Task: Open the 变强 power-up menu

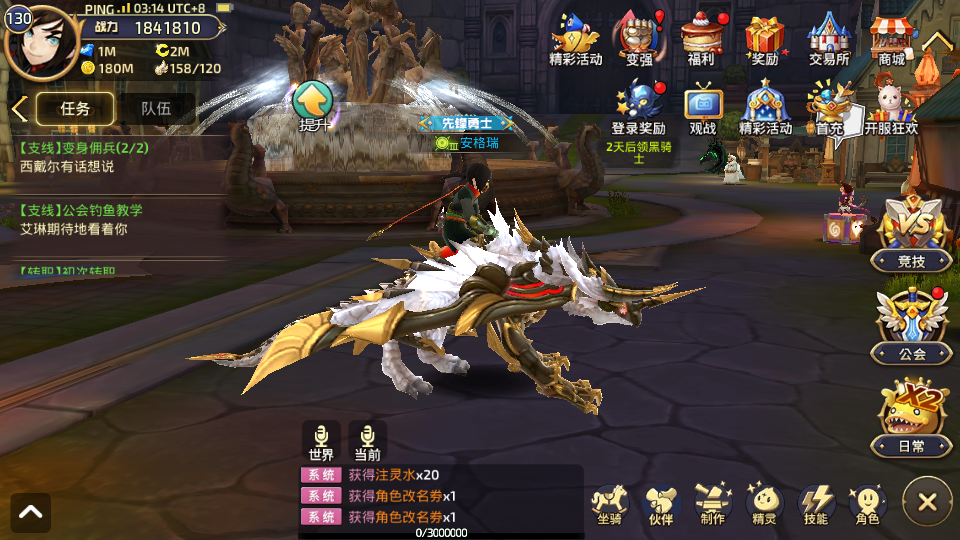Action: tap(639, 40)
